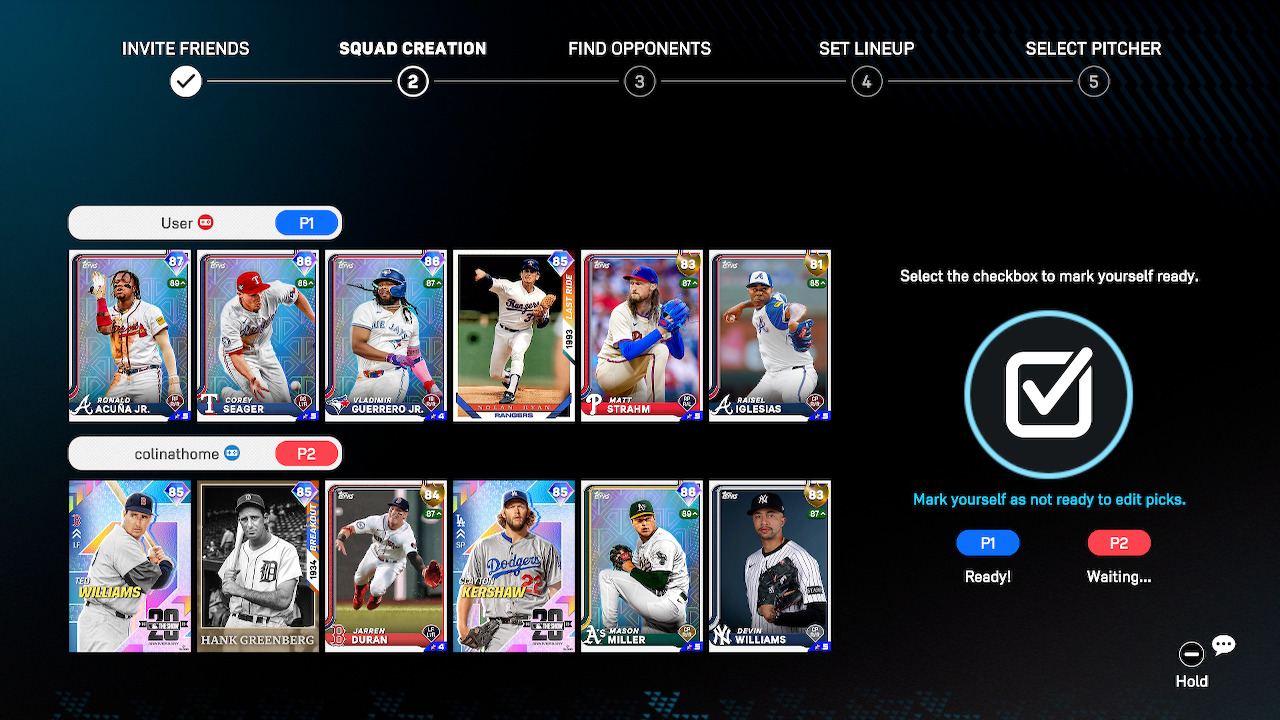Choose the Devin Williams card
This screenshot has width=1280, height=720.
[770, 566]
